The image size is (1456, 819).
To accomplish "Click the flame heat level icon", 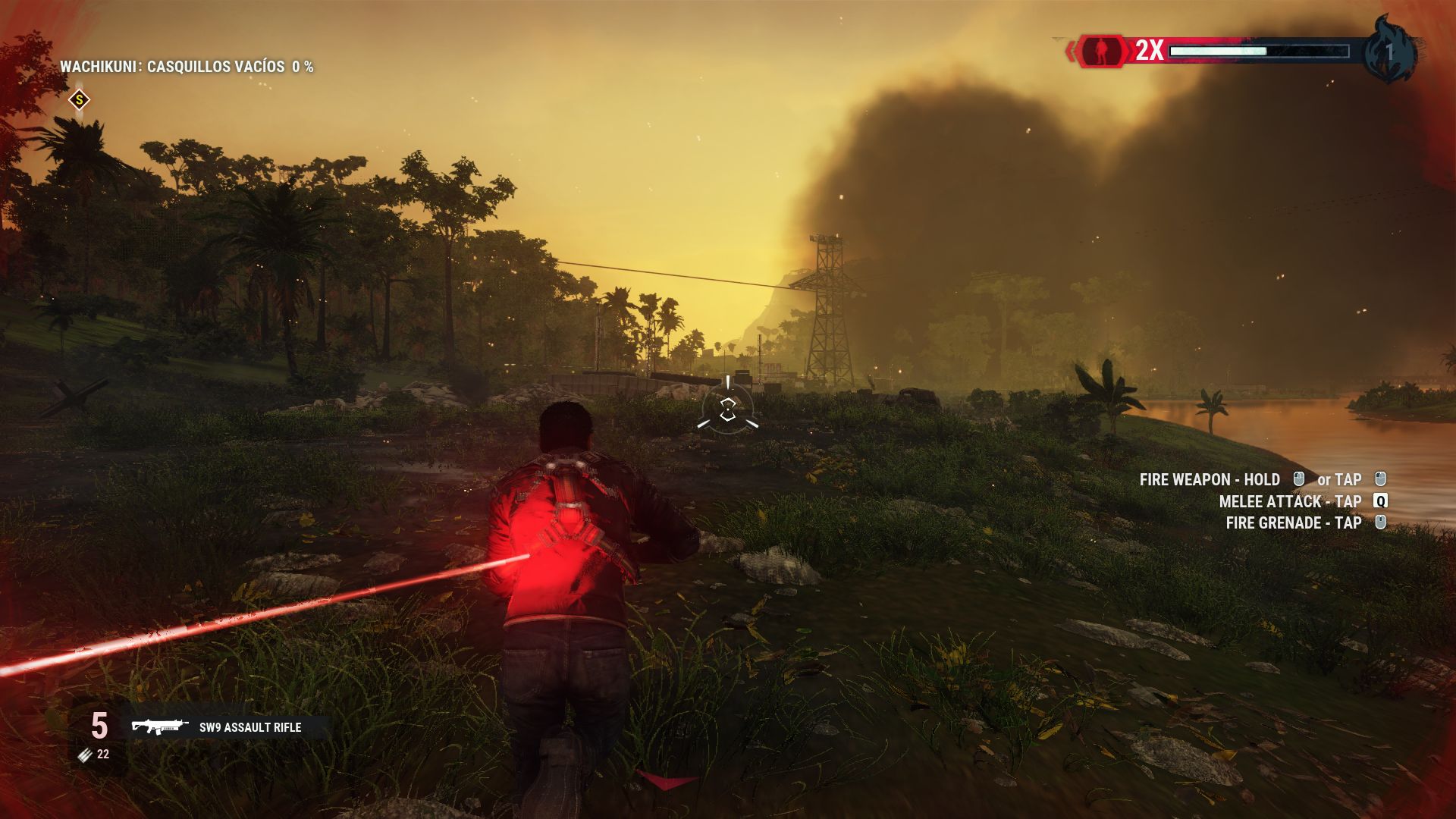I will [x=1389, y=51].
